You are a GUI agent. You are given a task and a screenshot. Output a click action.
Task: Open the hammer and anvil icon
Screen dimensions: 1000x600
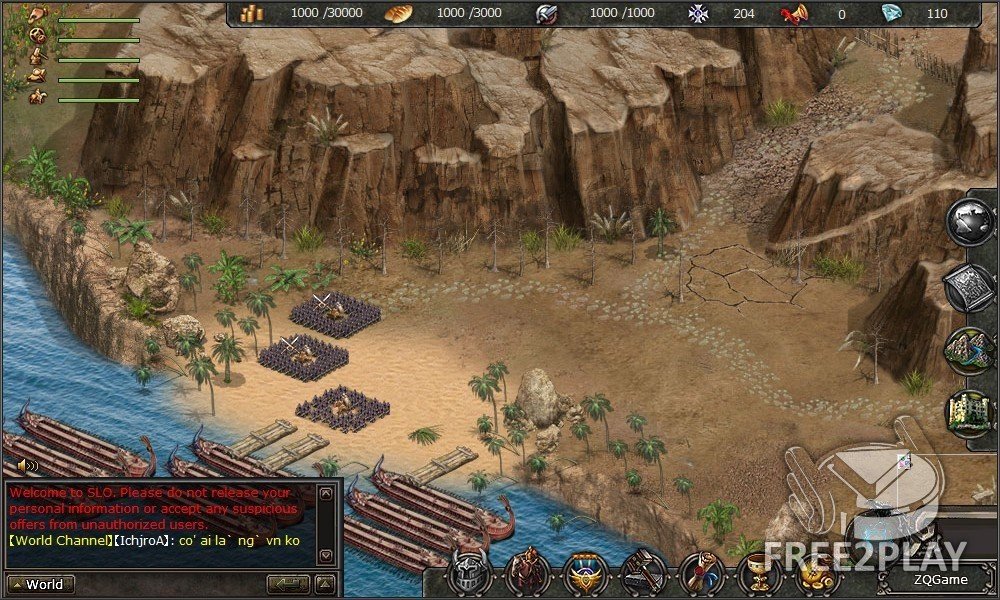(643, 574)
